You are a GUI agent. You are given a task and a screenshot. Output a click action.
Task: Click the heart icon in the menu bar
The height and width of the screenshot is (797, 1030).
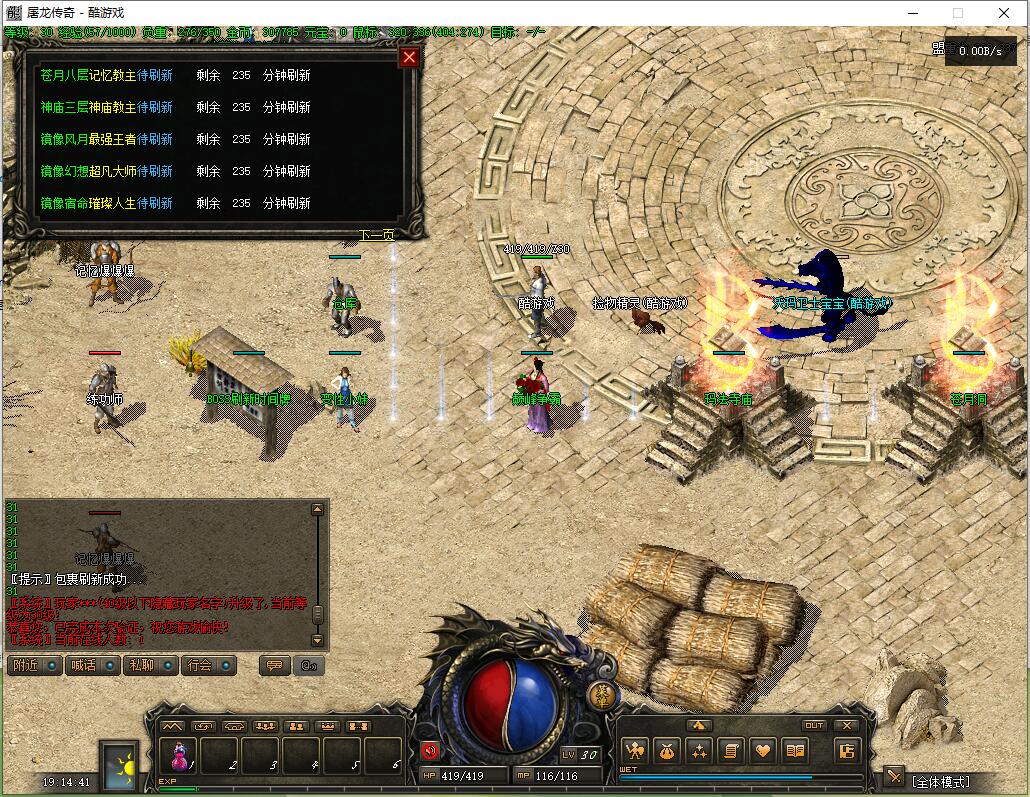pyautogui.click(x=763, y=750)
